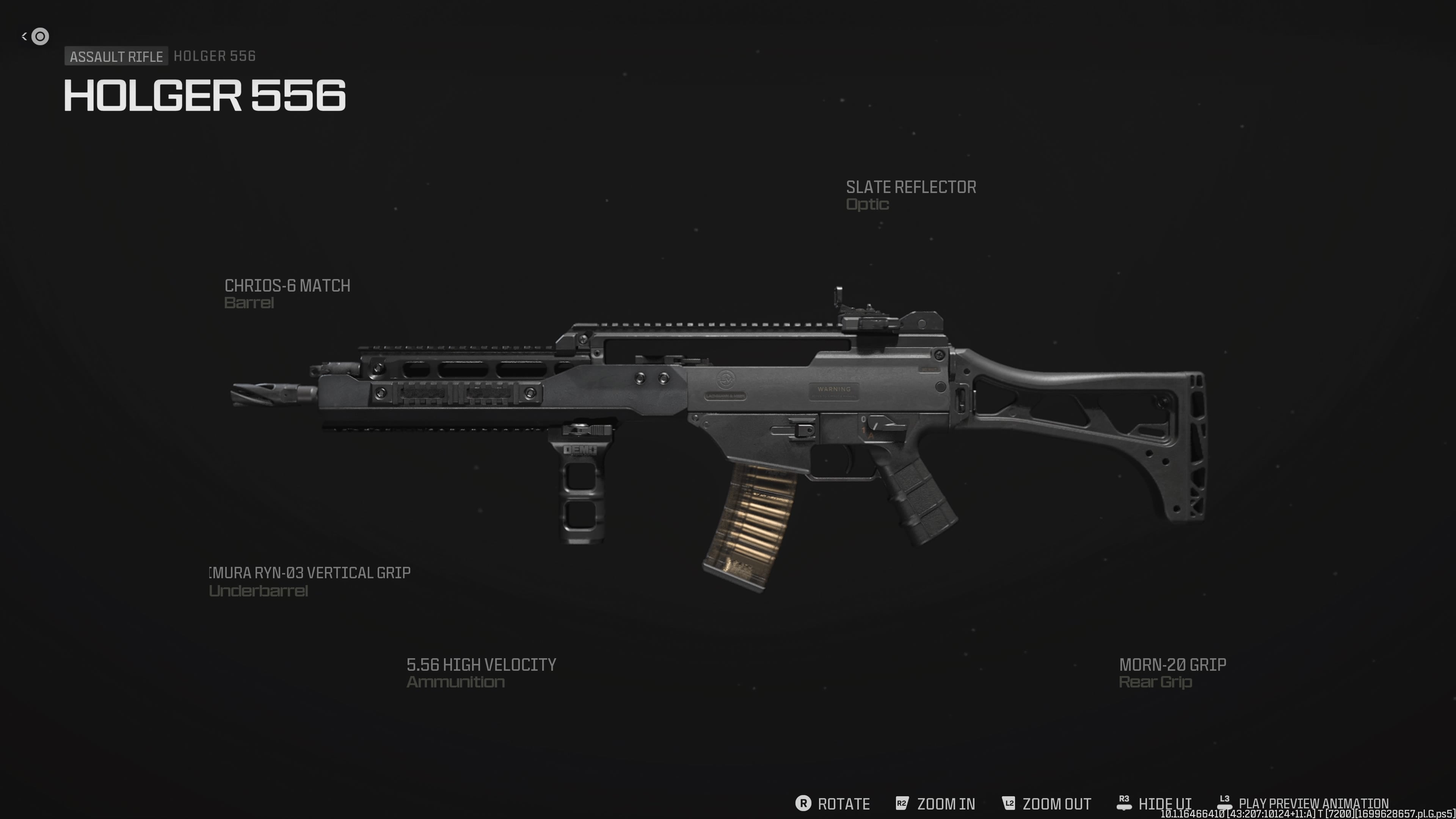1456x819 pixels.
Task: Select the R2 Zoom In icon
Action: click(x=902, y=804)
